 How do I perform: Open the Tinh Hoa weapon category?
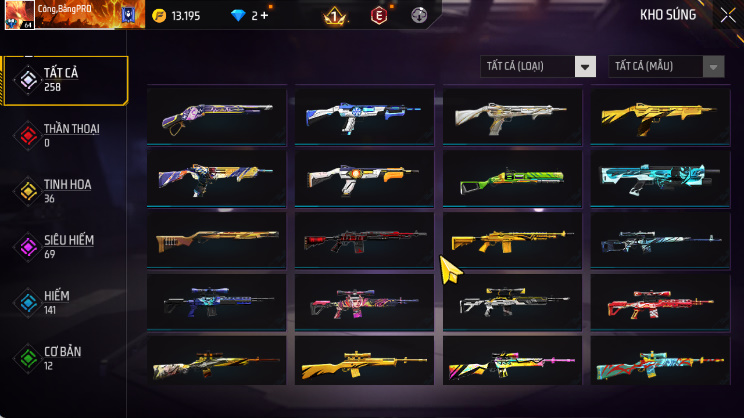point(66,191)
